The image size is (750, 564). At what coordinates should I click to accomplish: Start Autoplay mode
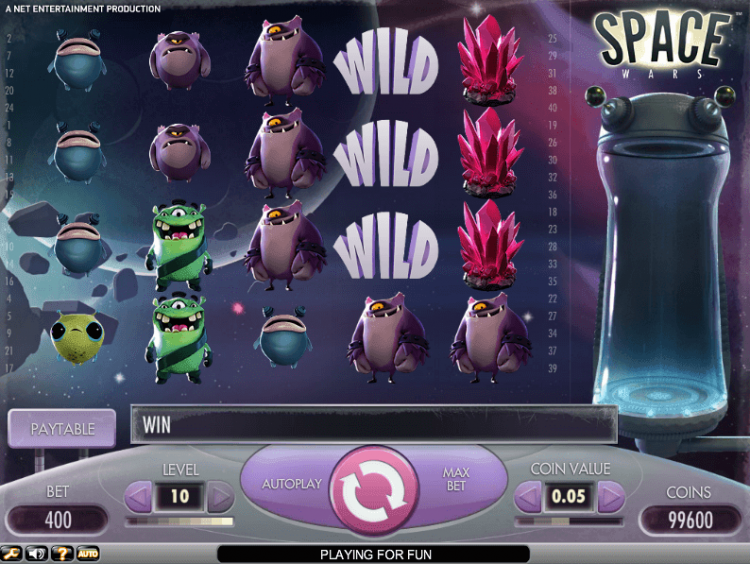click(292, 484)
